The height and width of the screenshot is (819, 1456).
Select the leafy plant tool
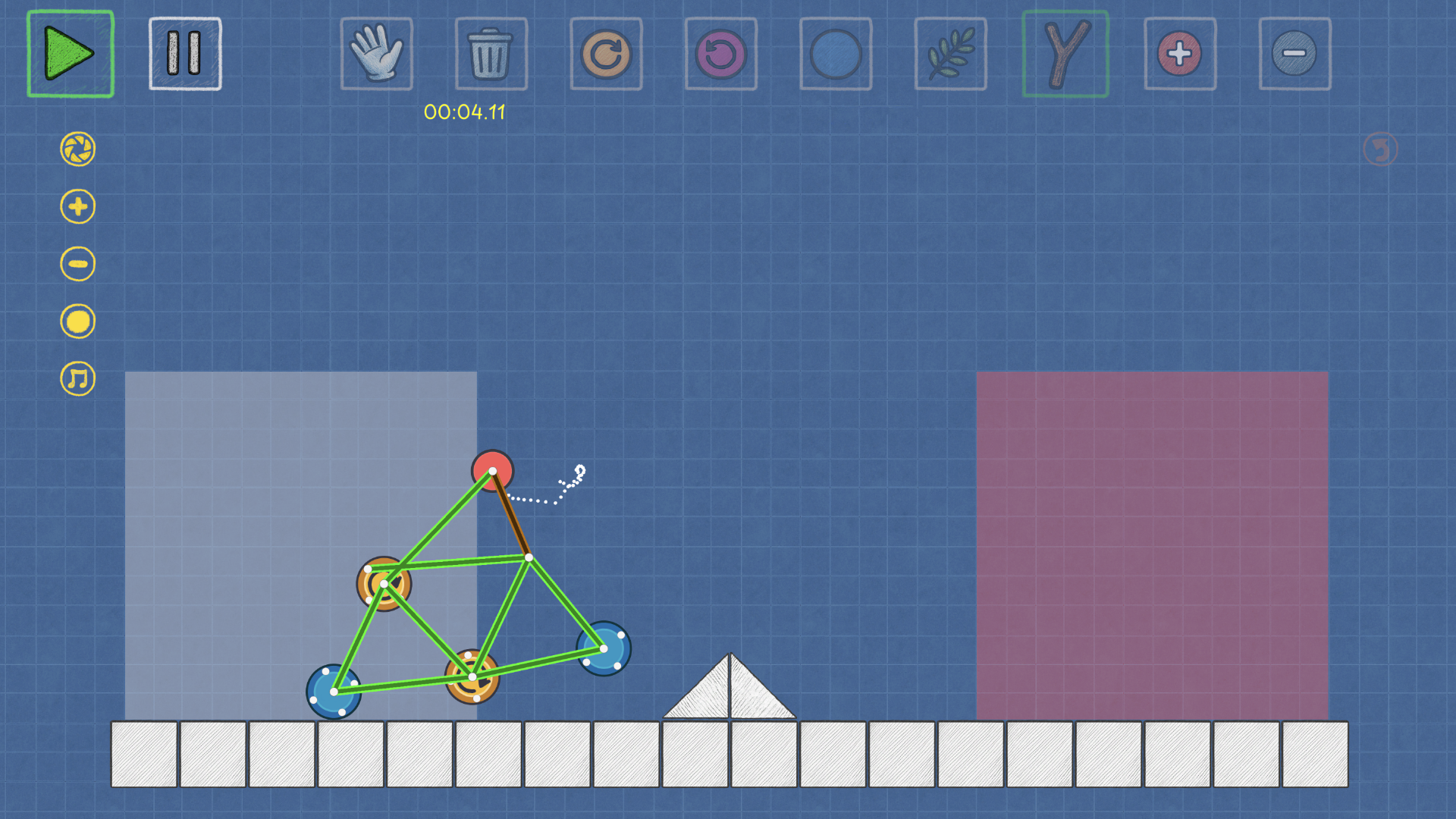point(950,53)
